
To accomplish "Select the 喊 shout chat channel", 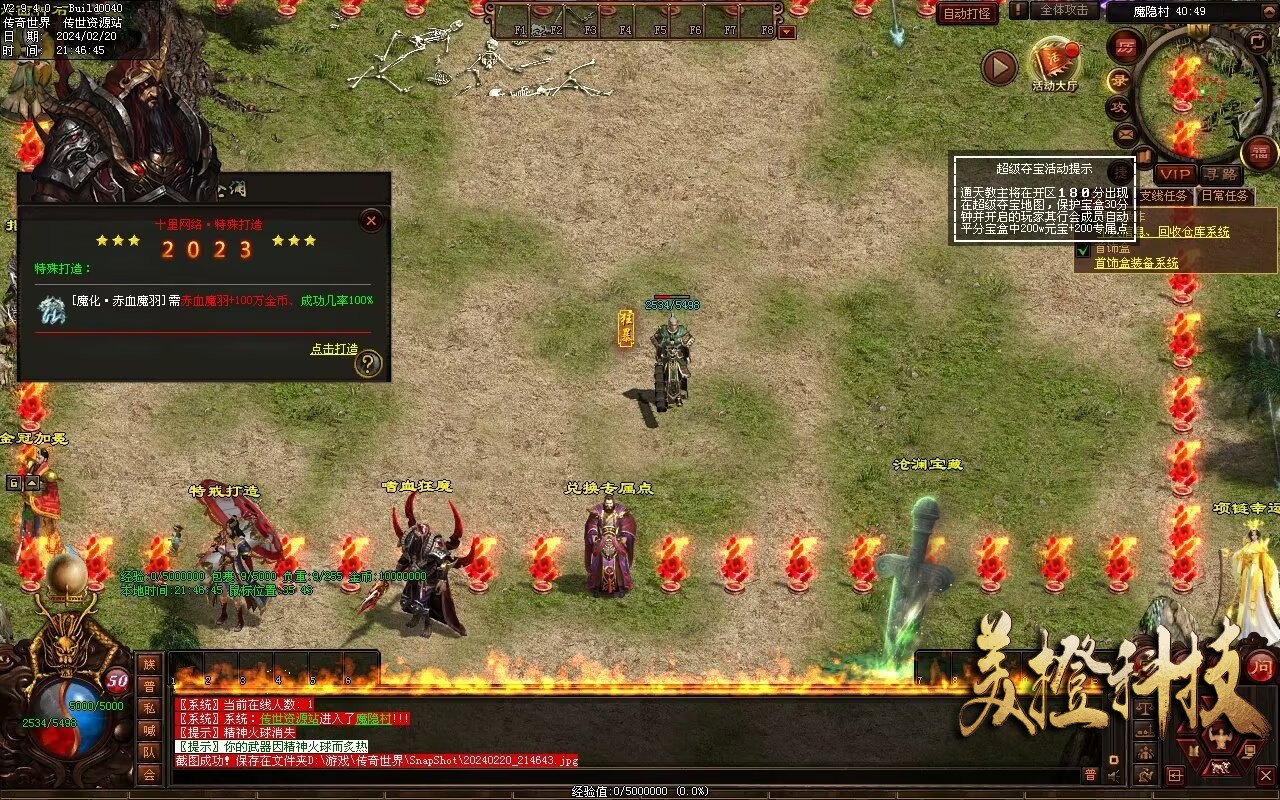I will click(148, 730).
